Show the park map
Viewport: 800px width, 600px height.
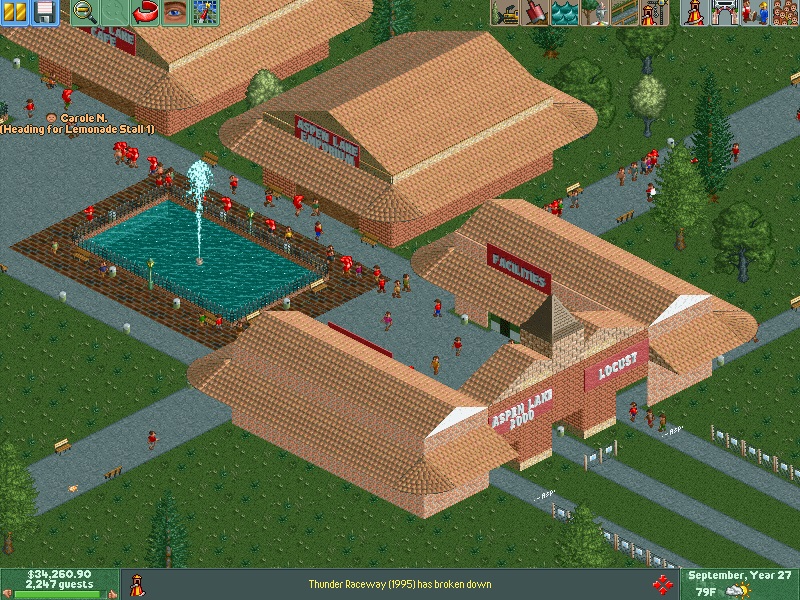pyautogui.click(x=206, y=12)
